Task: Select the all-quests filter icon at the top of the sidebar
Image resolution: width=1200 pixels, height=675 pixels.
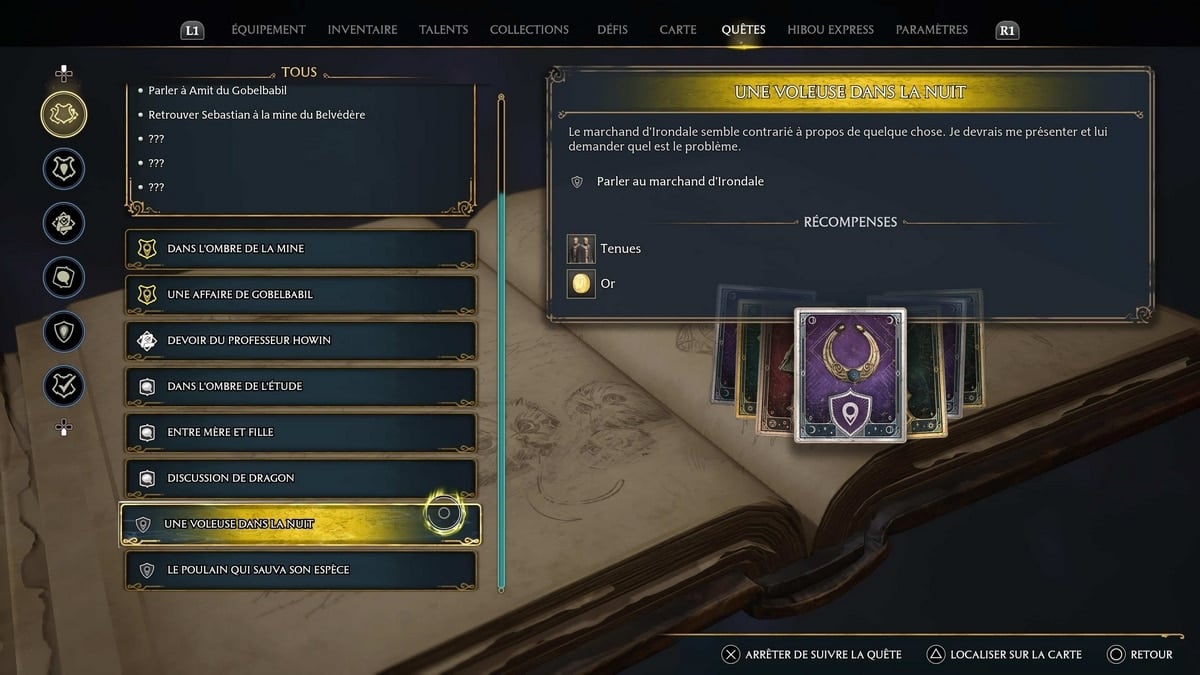Action: (64, 115)
